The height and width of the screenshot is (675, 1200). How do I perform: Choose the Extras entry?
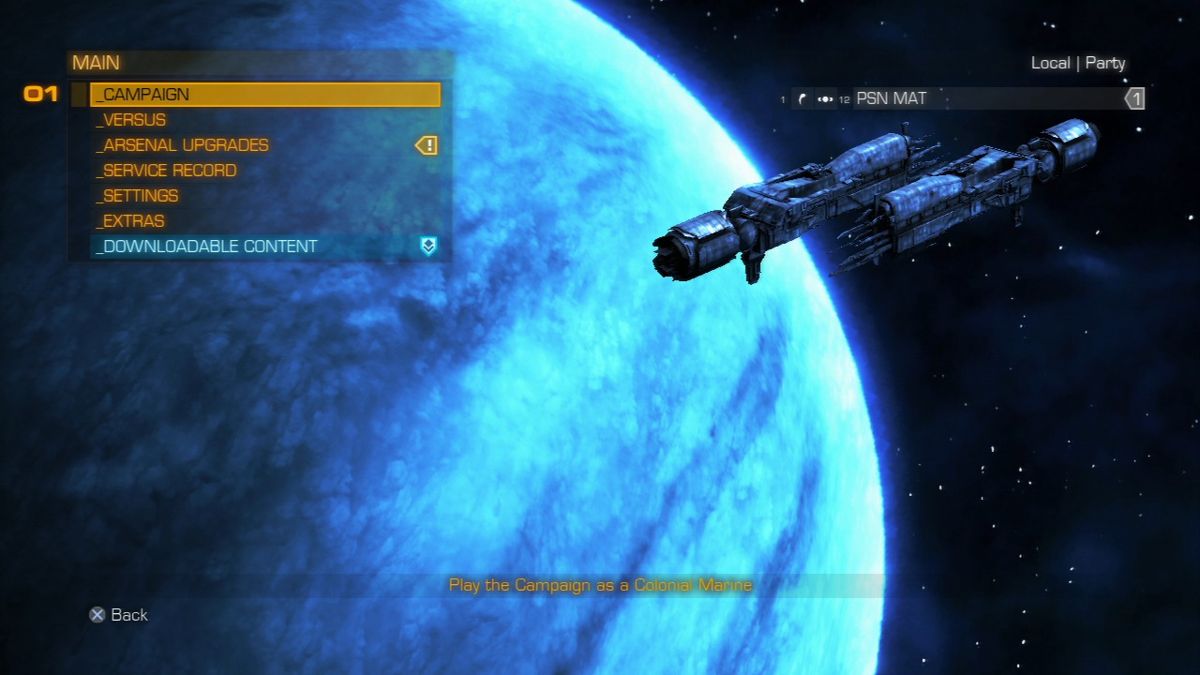[131, 221]
